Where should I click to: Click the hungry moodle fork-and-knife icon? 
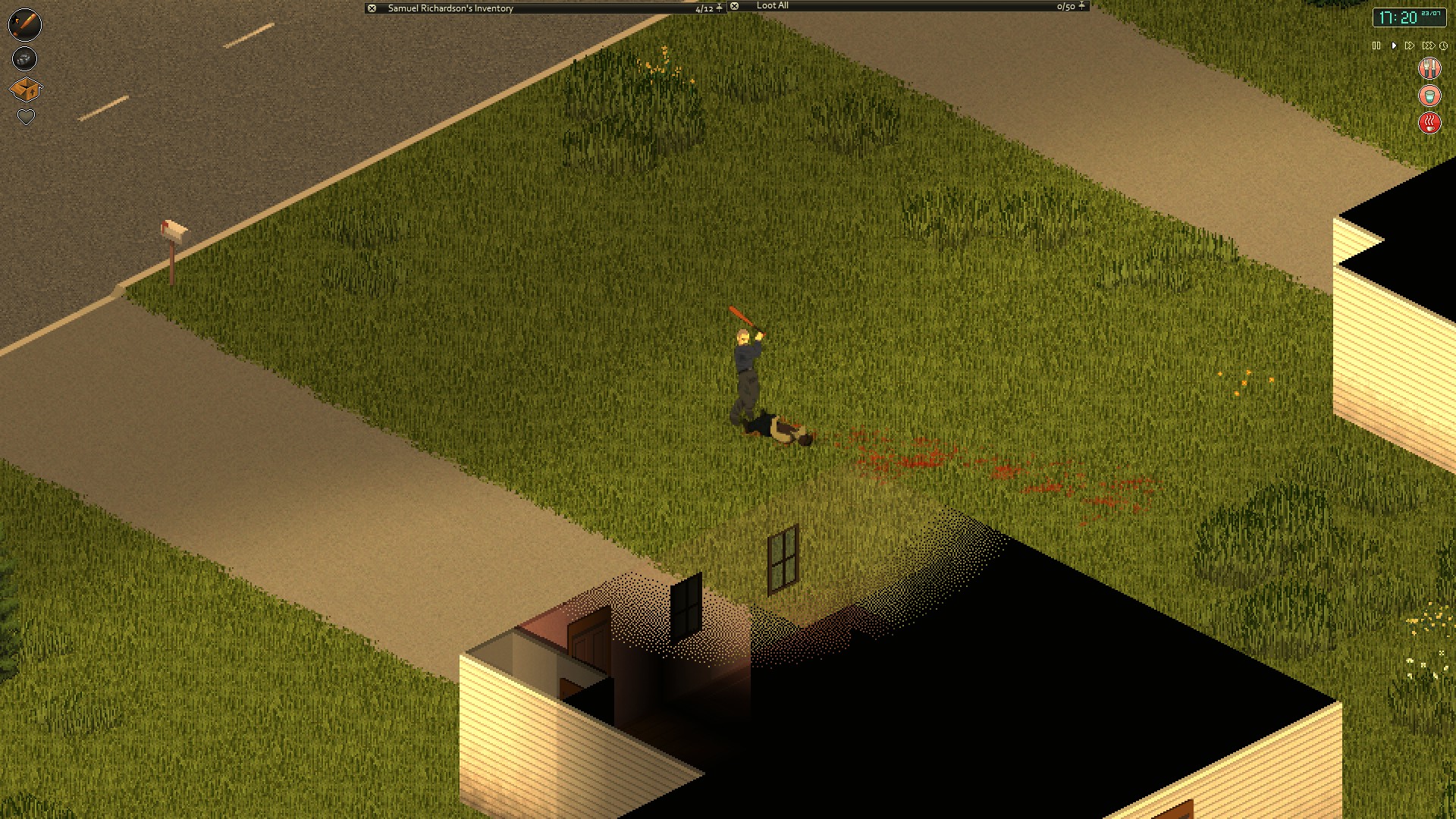1429,67
